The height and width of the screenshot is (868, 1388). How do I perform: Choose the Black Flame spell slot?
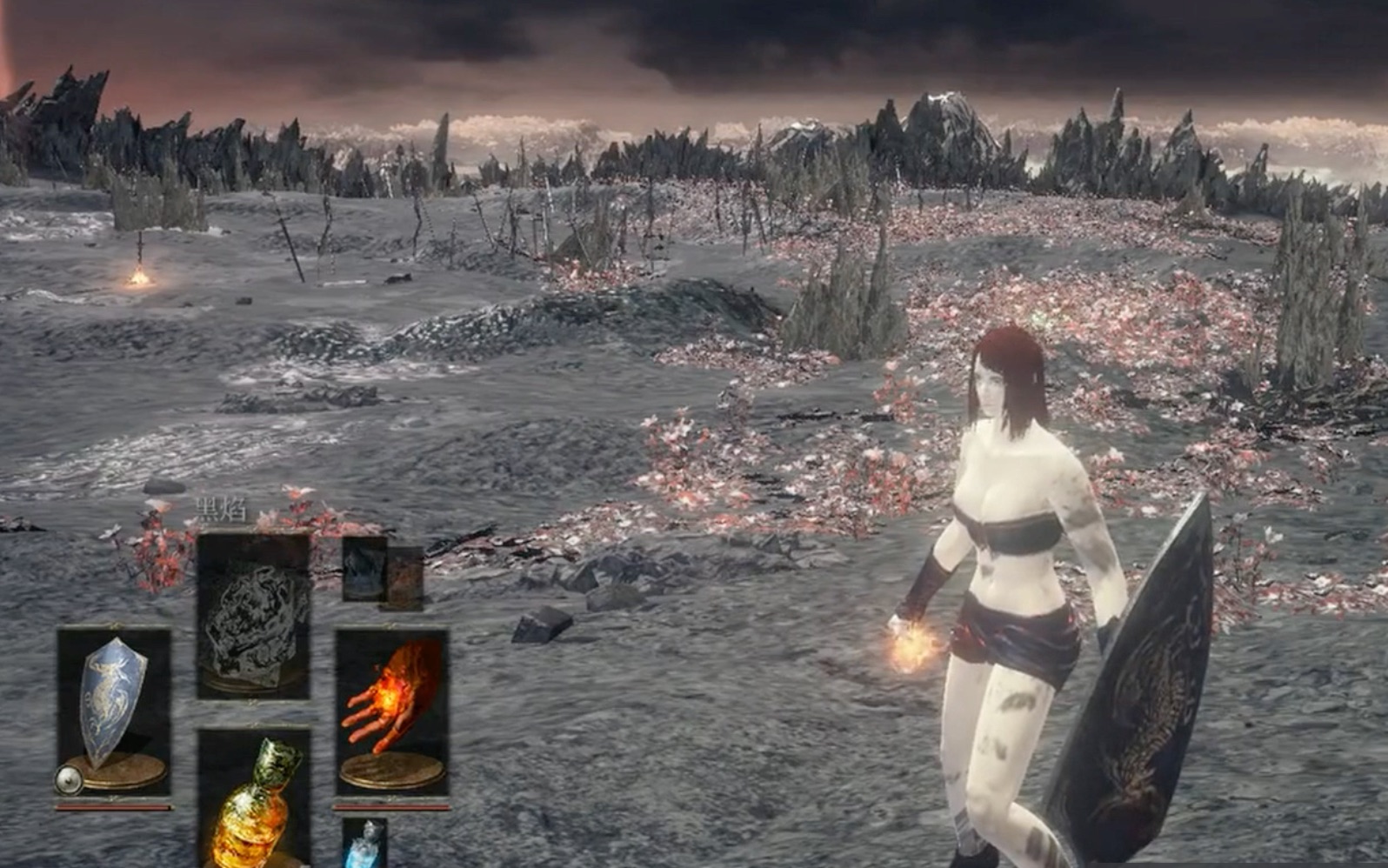[253, 615]
